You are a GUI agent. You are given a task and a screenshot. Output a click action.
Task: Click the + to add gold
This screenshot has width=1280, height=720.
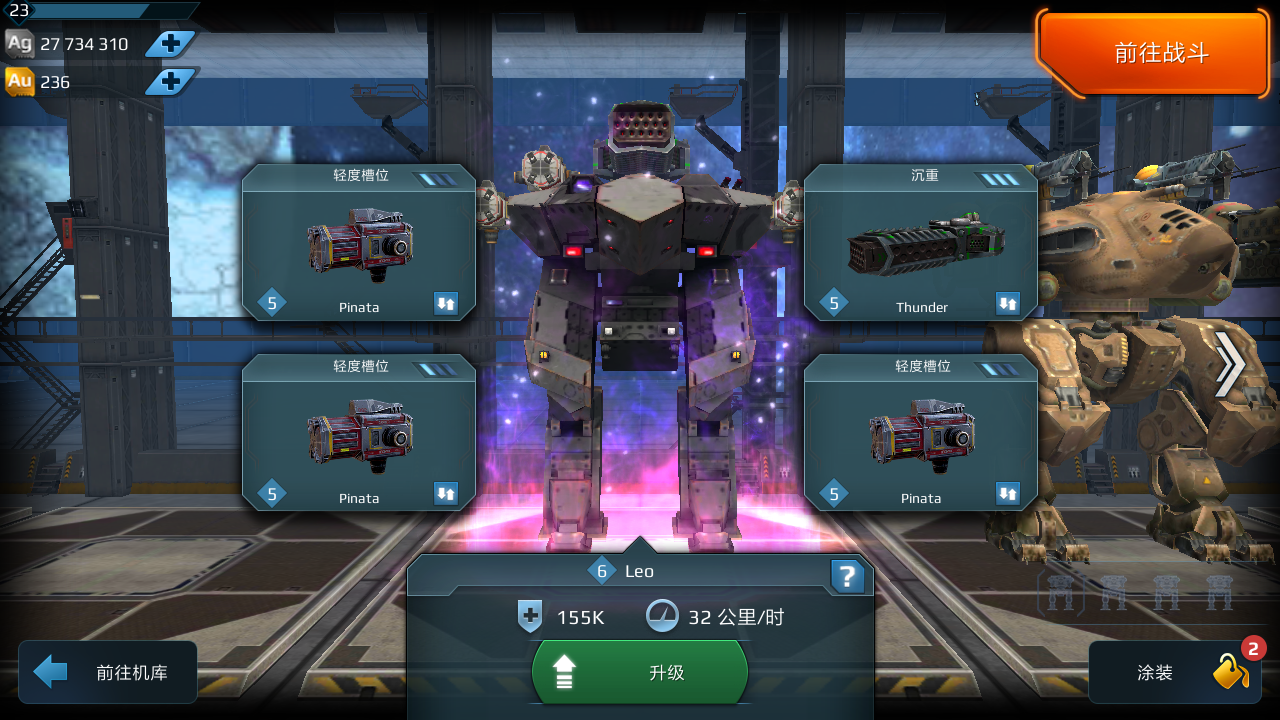click(171, 82)
